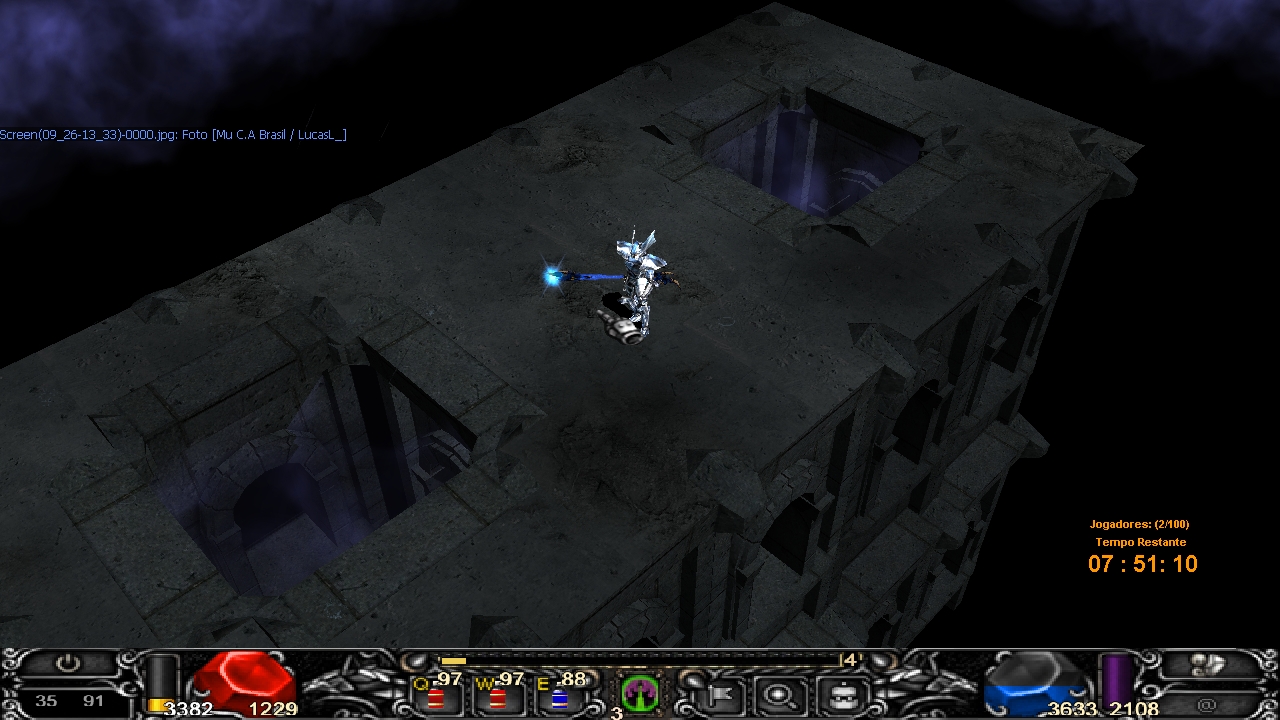Select the green active skill icon
1280x720 pixels.
[639, 692]
